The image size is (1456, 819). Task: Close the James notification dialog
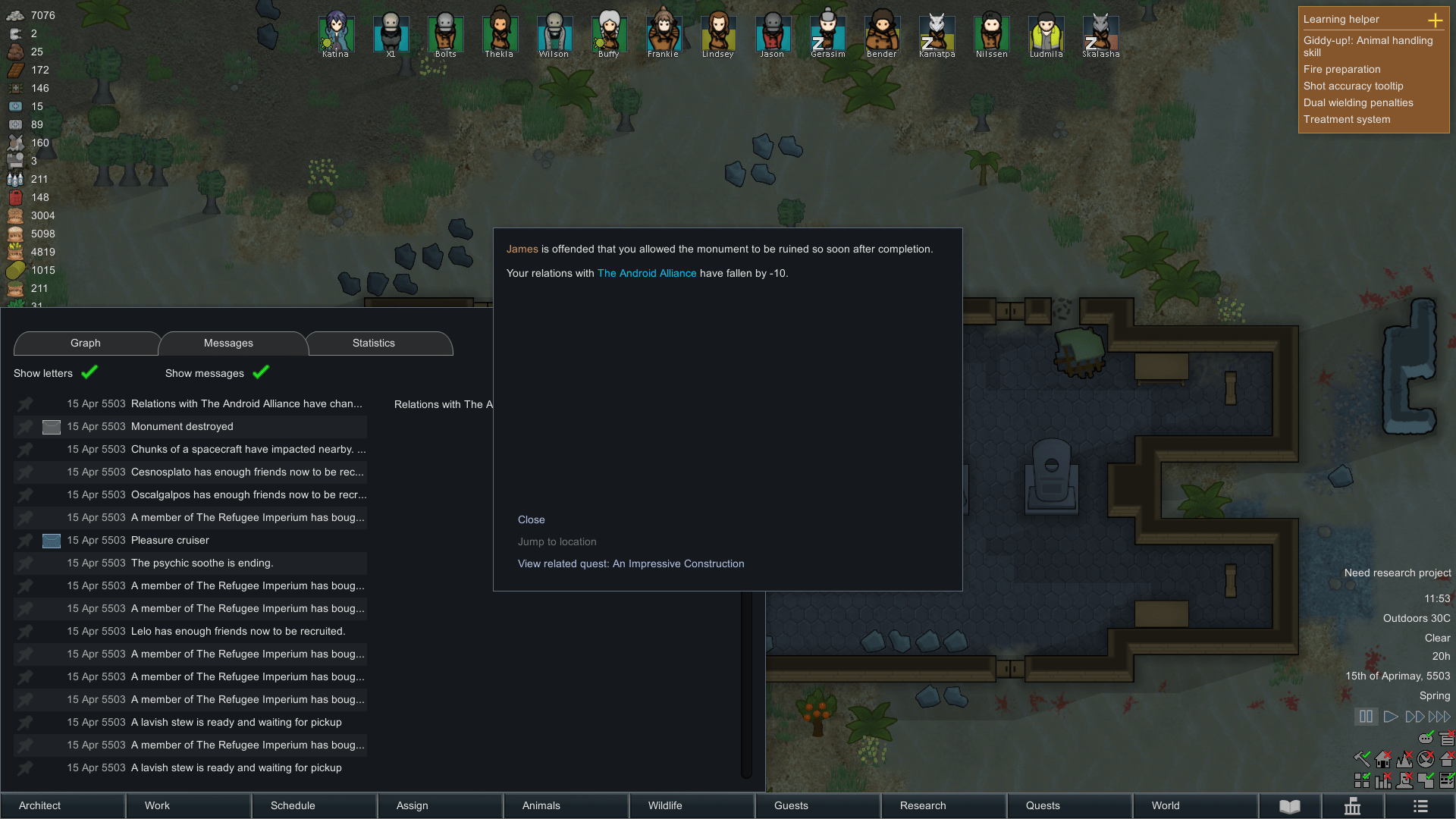[531, 519]
